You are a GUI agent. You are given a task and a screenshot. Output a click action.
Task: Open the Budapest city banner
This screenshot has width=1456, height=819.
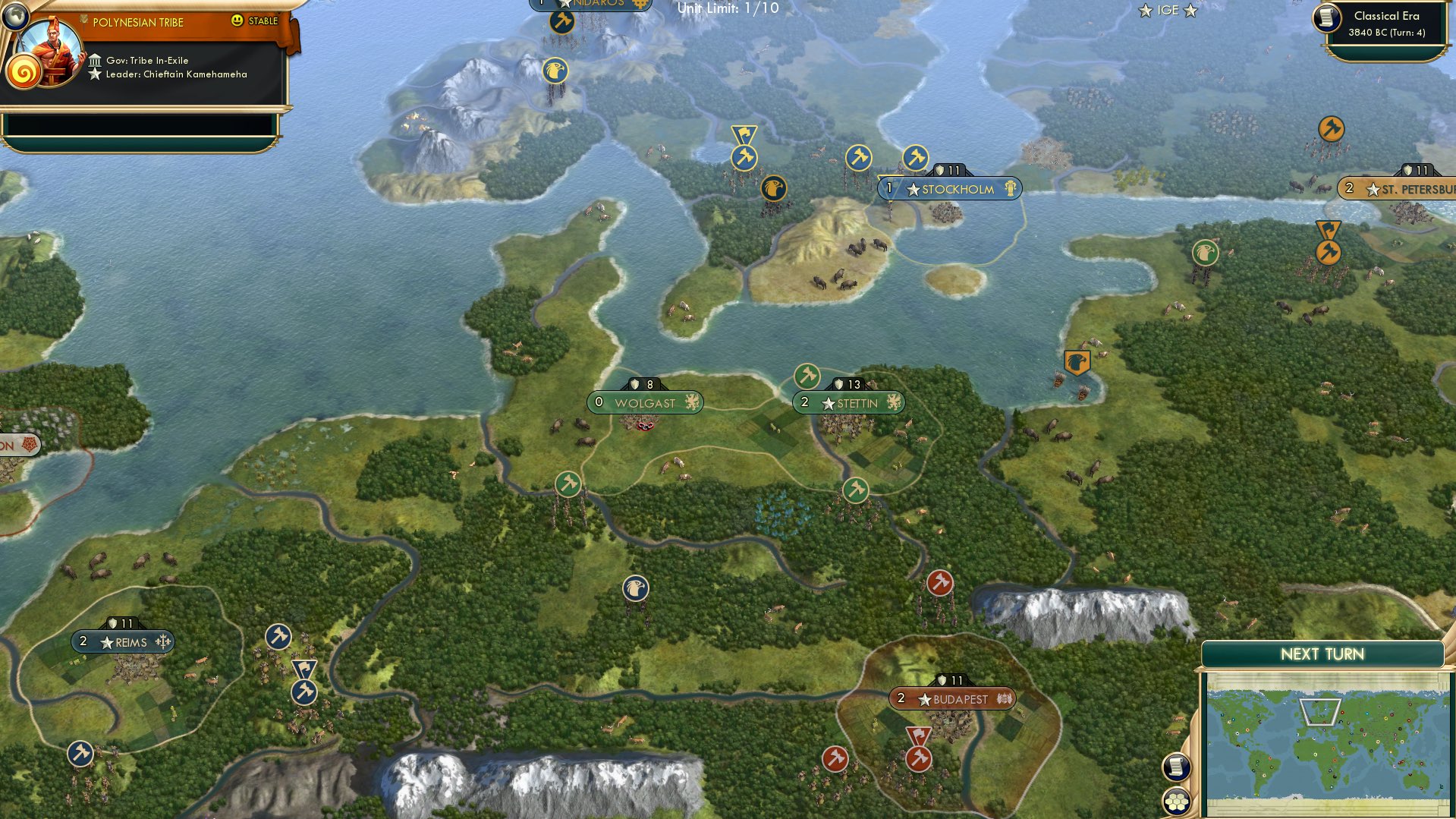coord(952,699)
